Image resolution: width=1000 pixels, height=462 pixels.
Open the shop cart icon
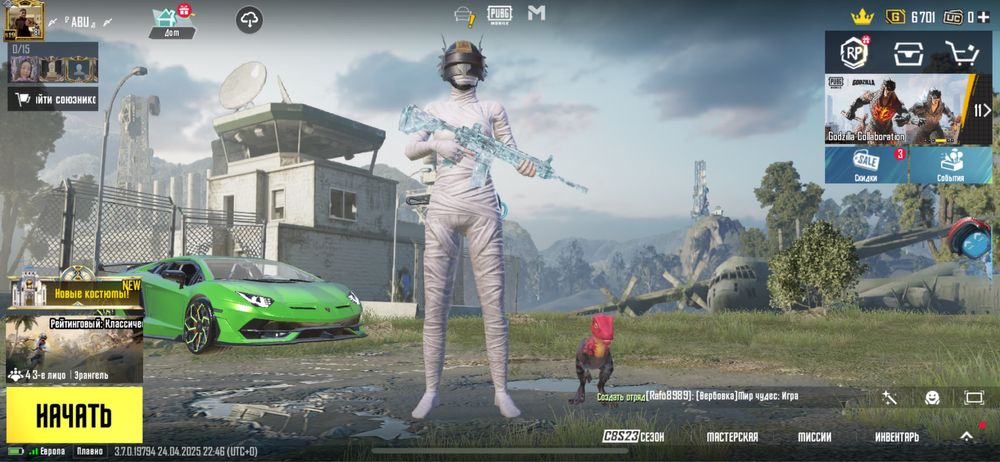pos(961,52)
